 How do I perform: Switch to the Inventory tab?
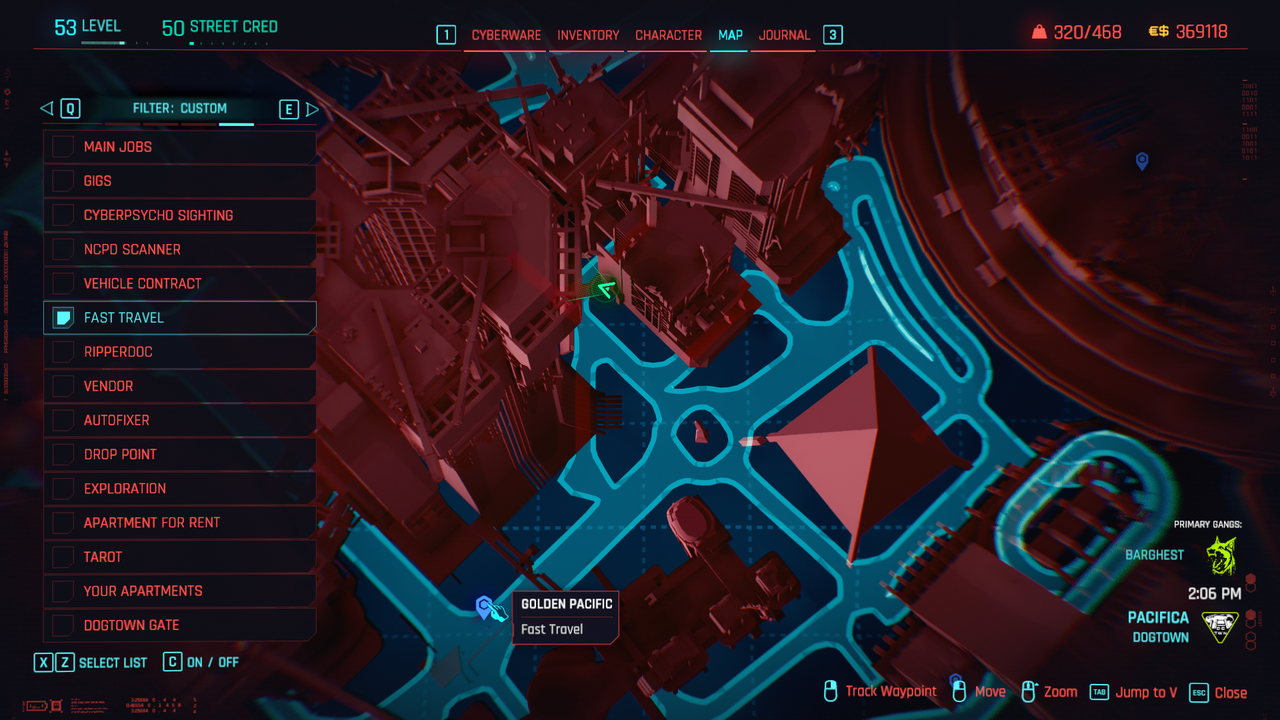pyautogui.click(x=588, y=35)
